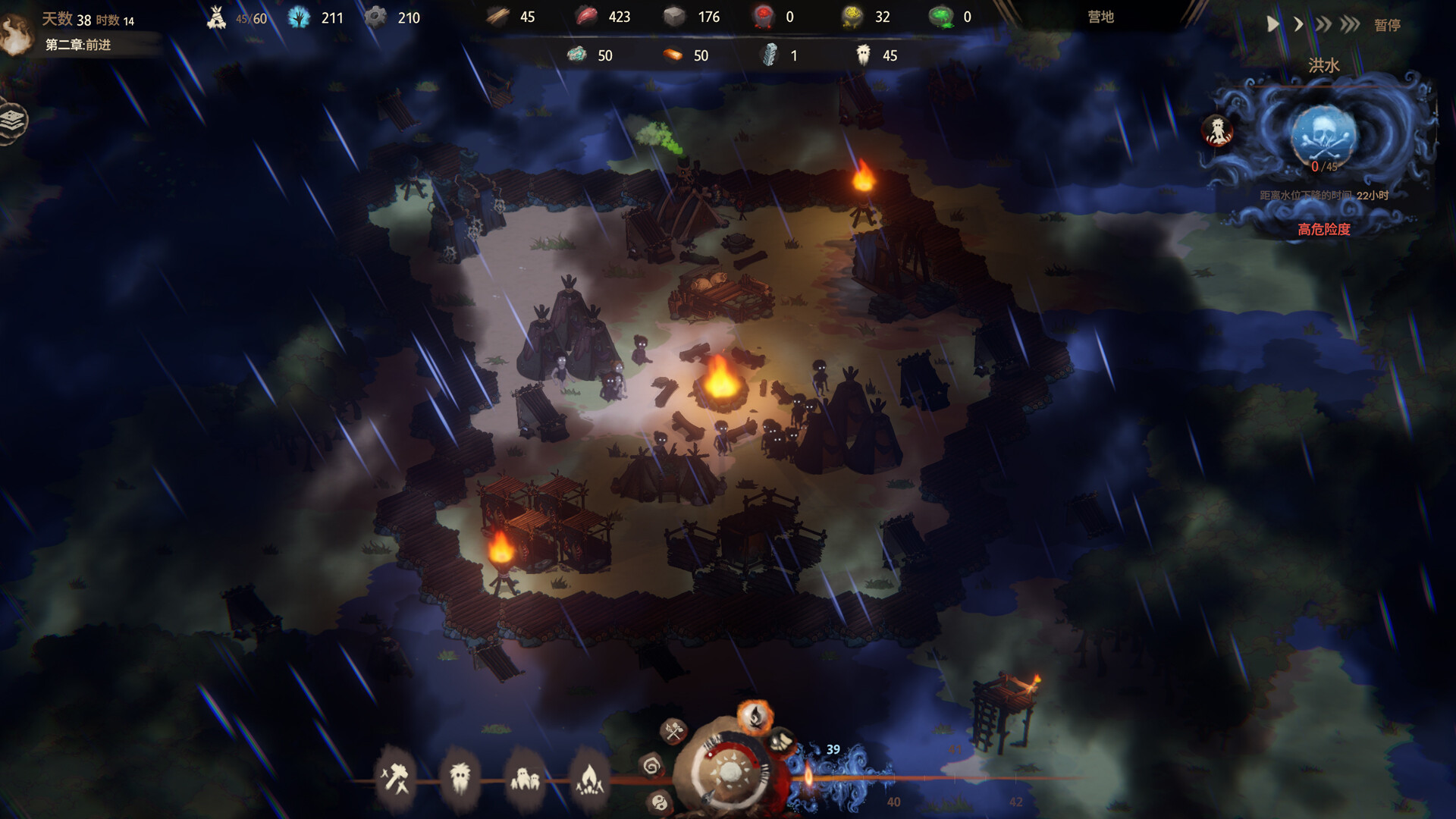Screen dimensions: 1456x819
Task: Set game speed to single chevron
Action: (x=1298, y=24)
